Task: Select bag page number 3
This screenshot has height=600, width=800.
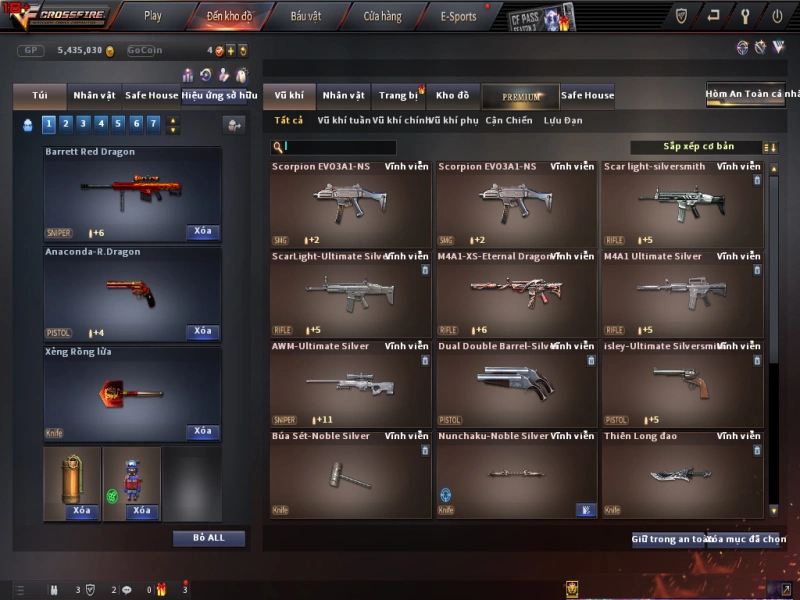Action: 83,124
